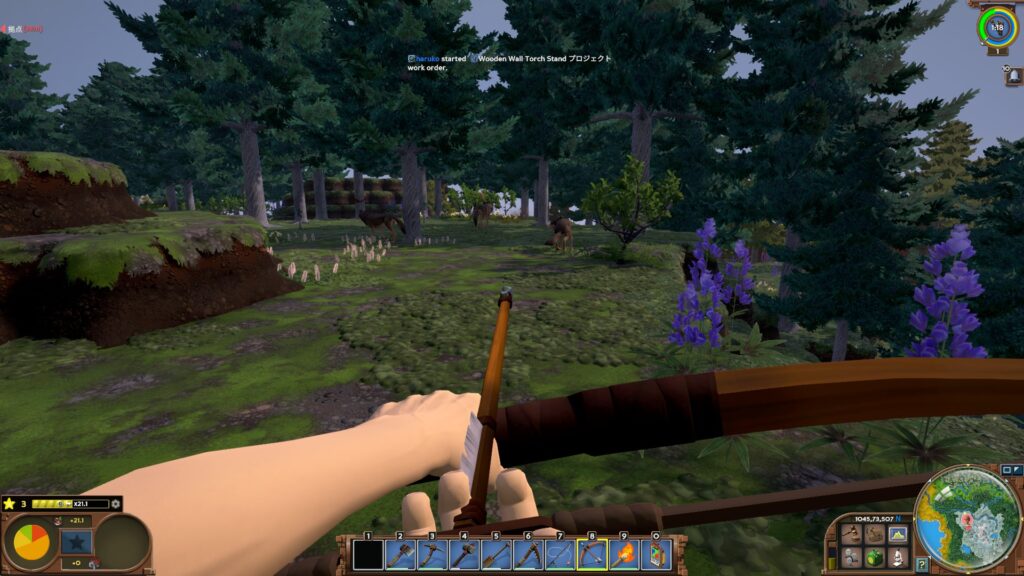Select the axe in hotbar slot 2
The image size is (1024, 576).
400,553
